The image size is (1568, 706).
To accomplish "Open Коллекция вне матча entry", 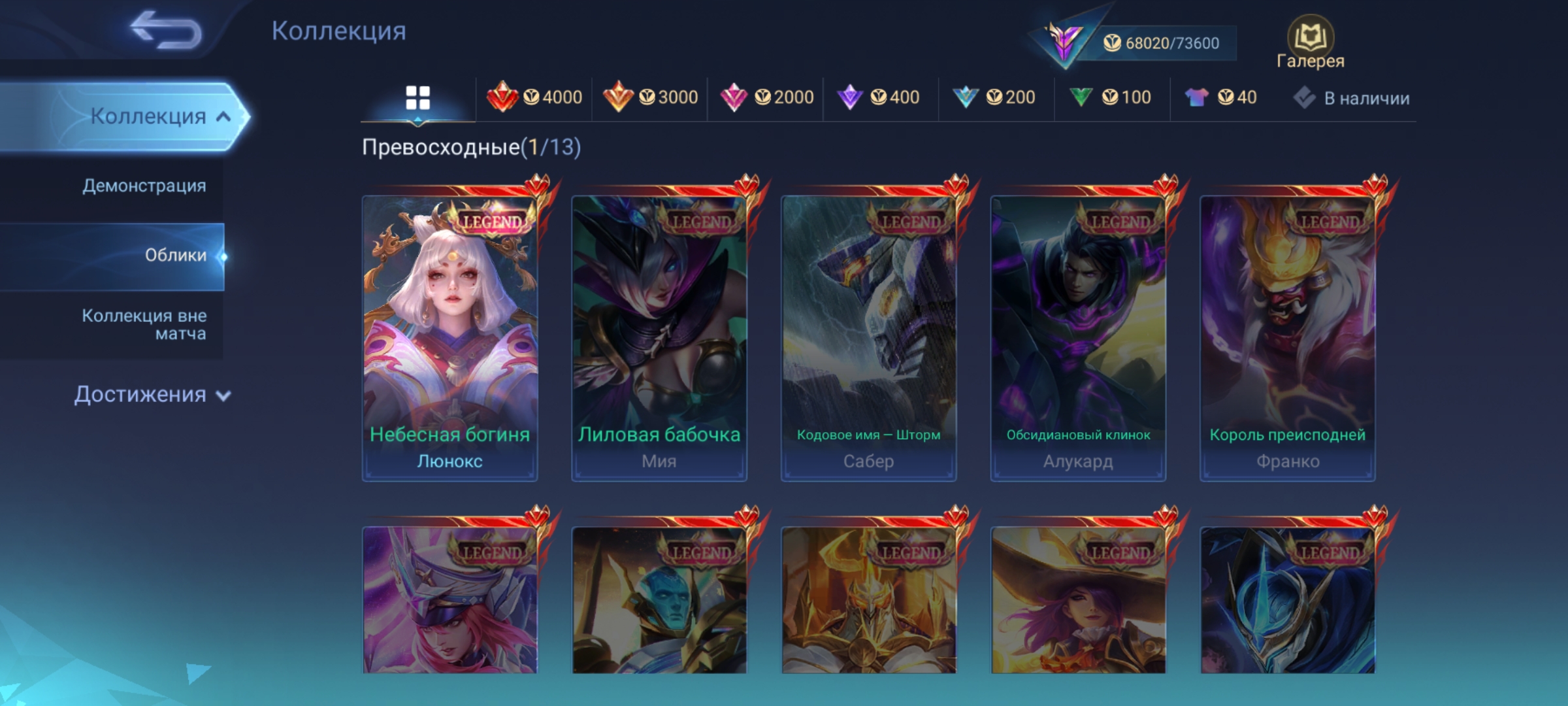I will (144, 324).
